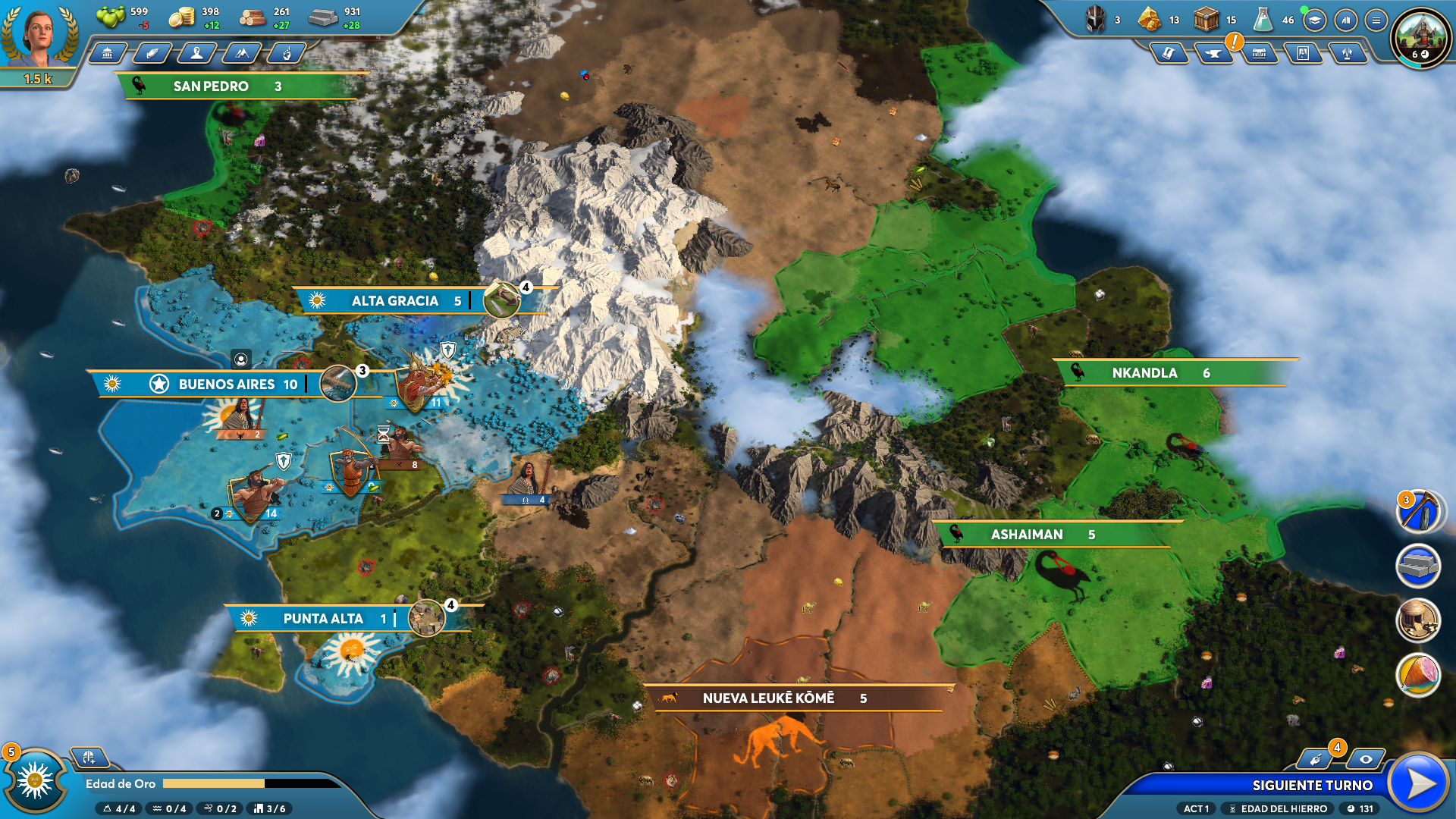Open the current research tent portrait

[x=1420, y=36]
